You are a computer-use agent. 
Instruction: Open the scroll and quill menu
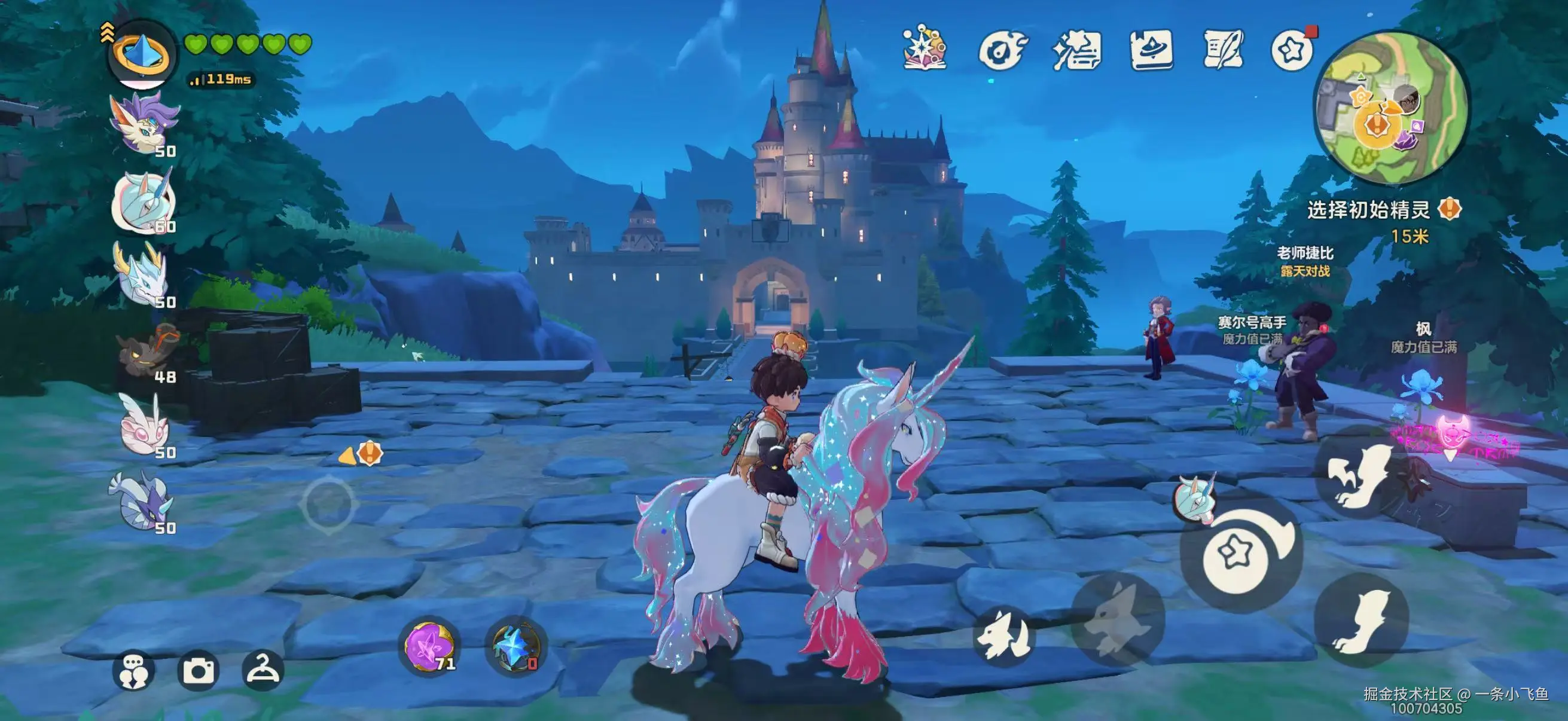coord(1224,50)
